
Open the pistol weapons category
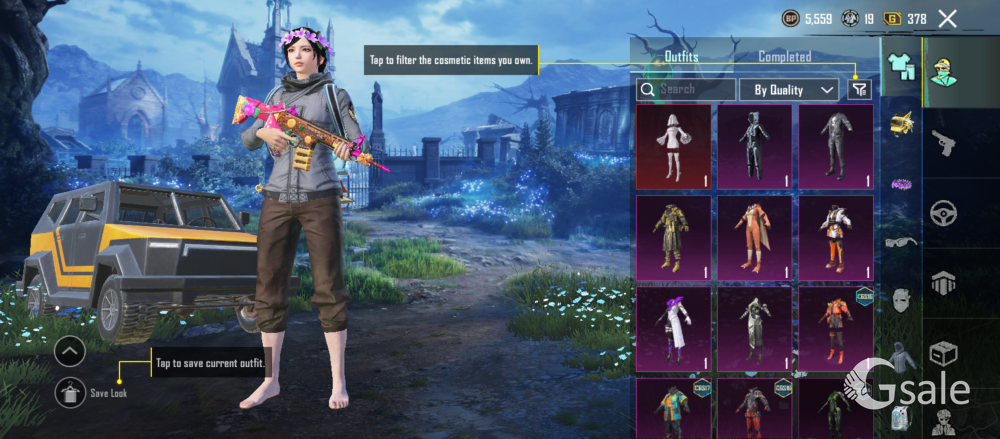(x=944, y=144)
